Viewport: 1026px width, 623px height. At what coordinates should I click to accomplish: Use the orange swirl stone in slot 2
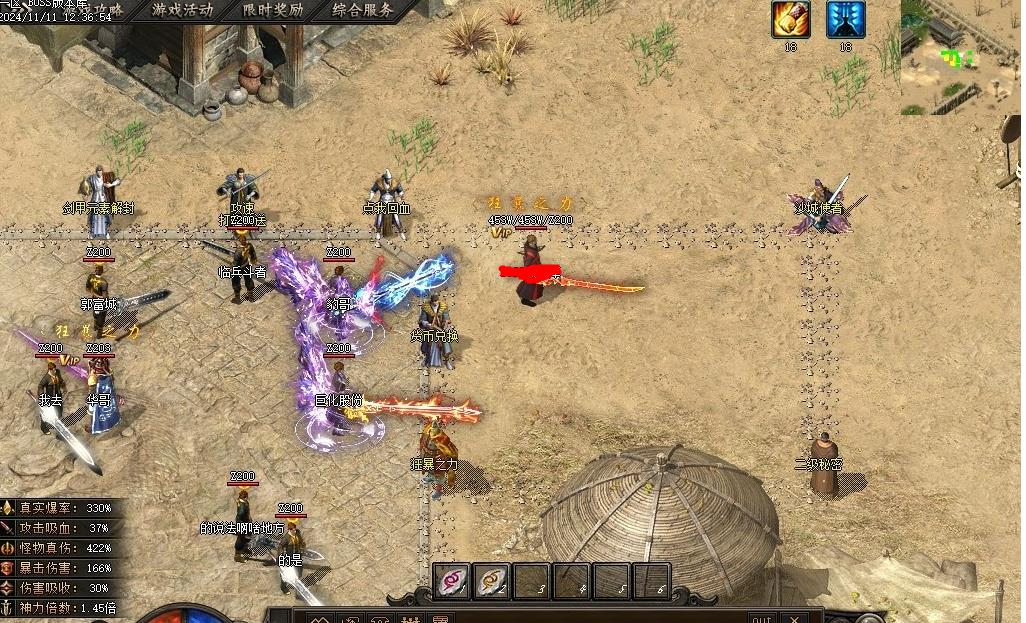pos(492,581)
